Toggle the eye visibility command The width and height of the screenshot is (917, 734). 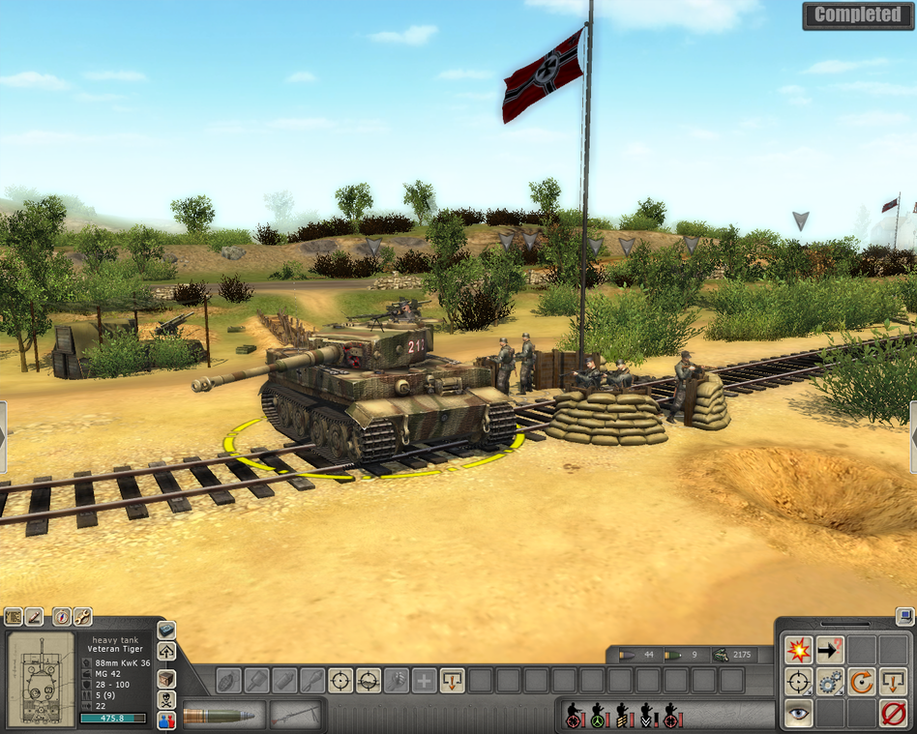(x=798, y=714)
